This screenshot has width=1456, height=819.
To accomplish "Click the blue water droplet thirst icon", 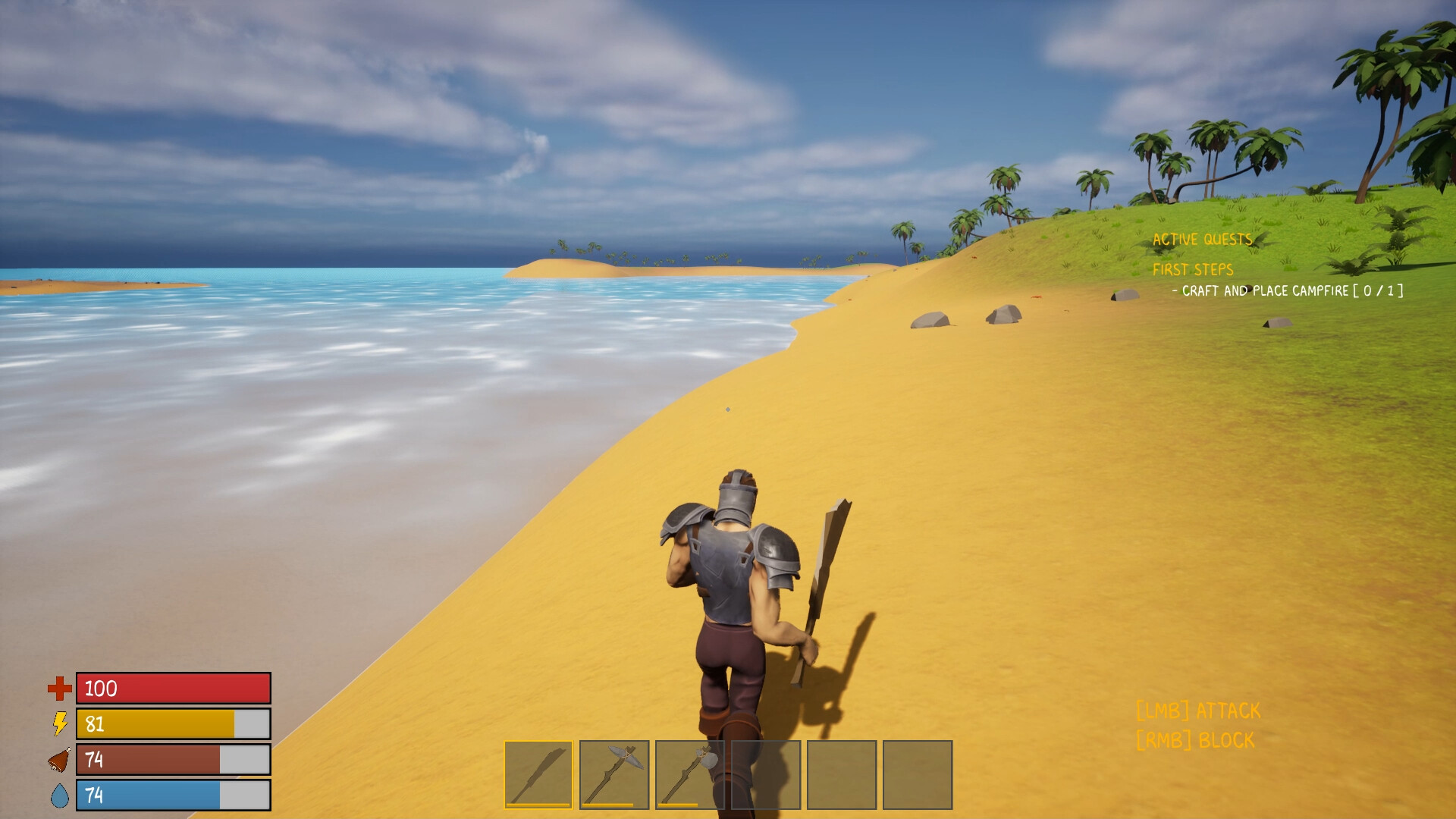I will pos(59,796).
